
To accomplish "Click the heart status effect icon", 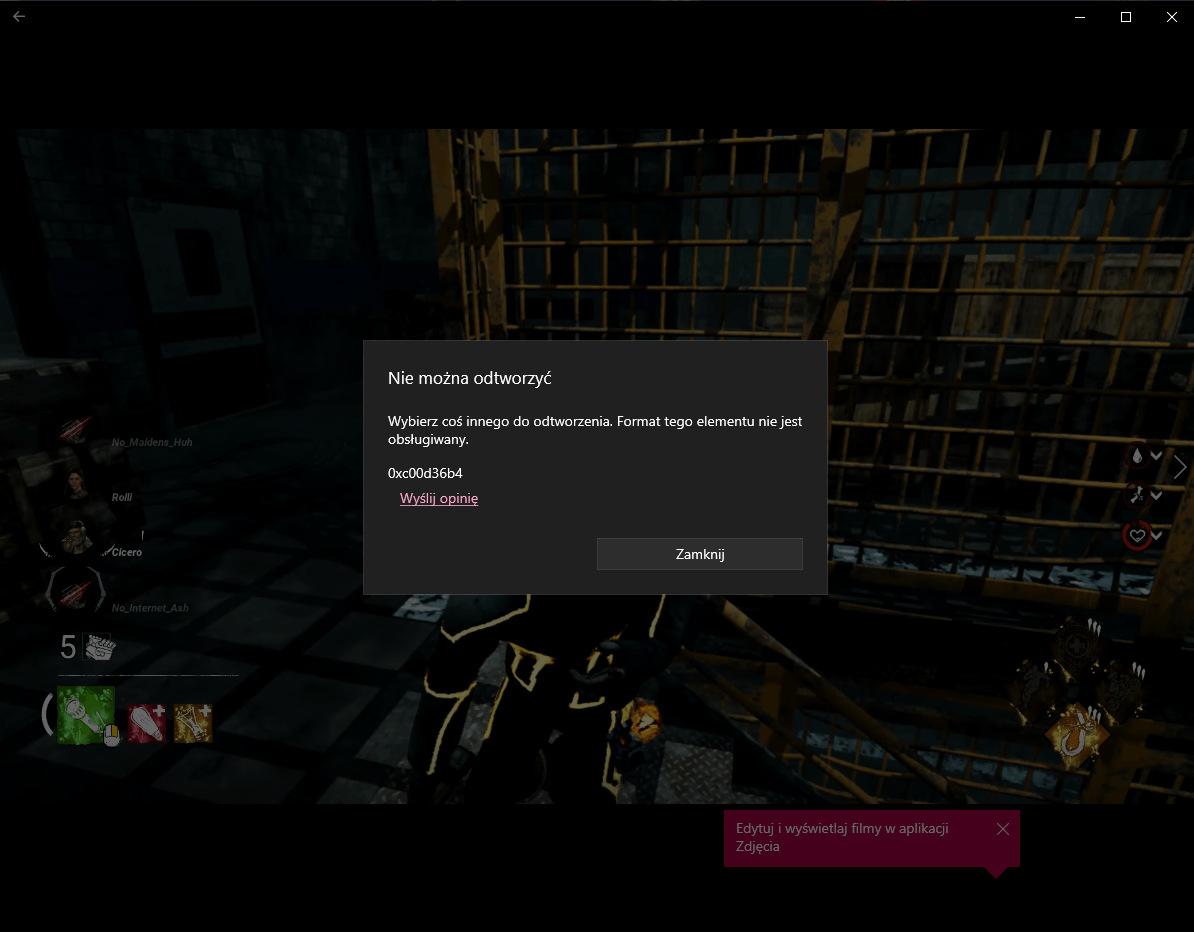I will pyautogui.click(x=1137, y=536).
